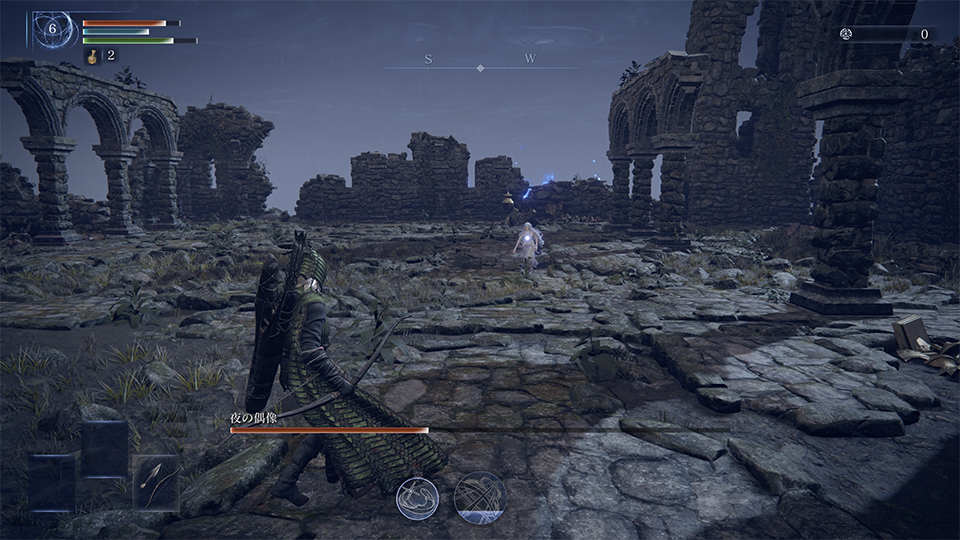Click the rune currency icon

click(x=846, y=34)
